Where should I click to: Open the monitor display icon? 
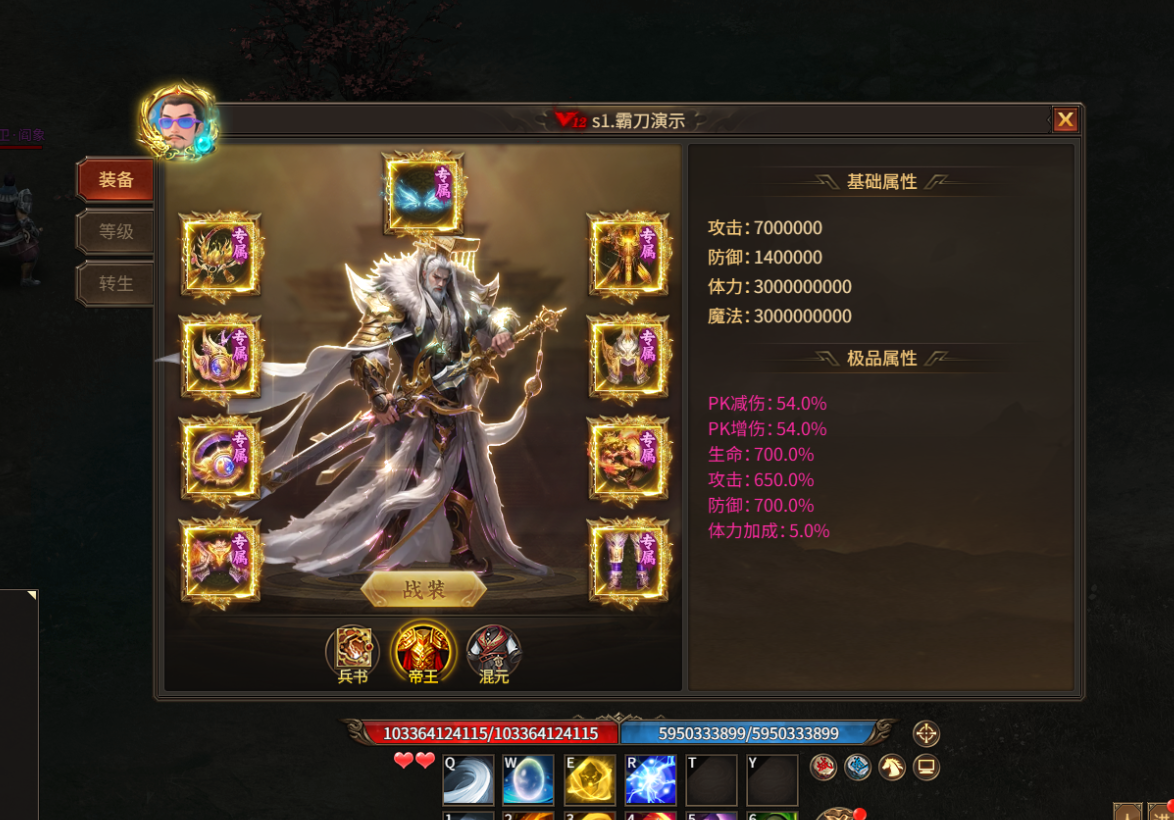click(x=926, y=767)
